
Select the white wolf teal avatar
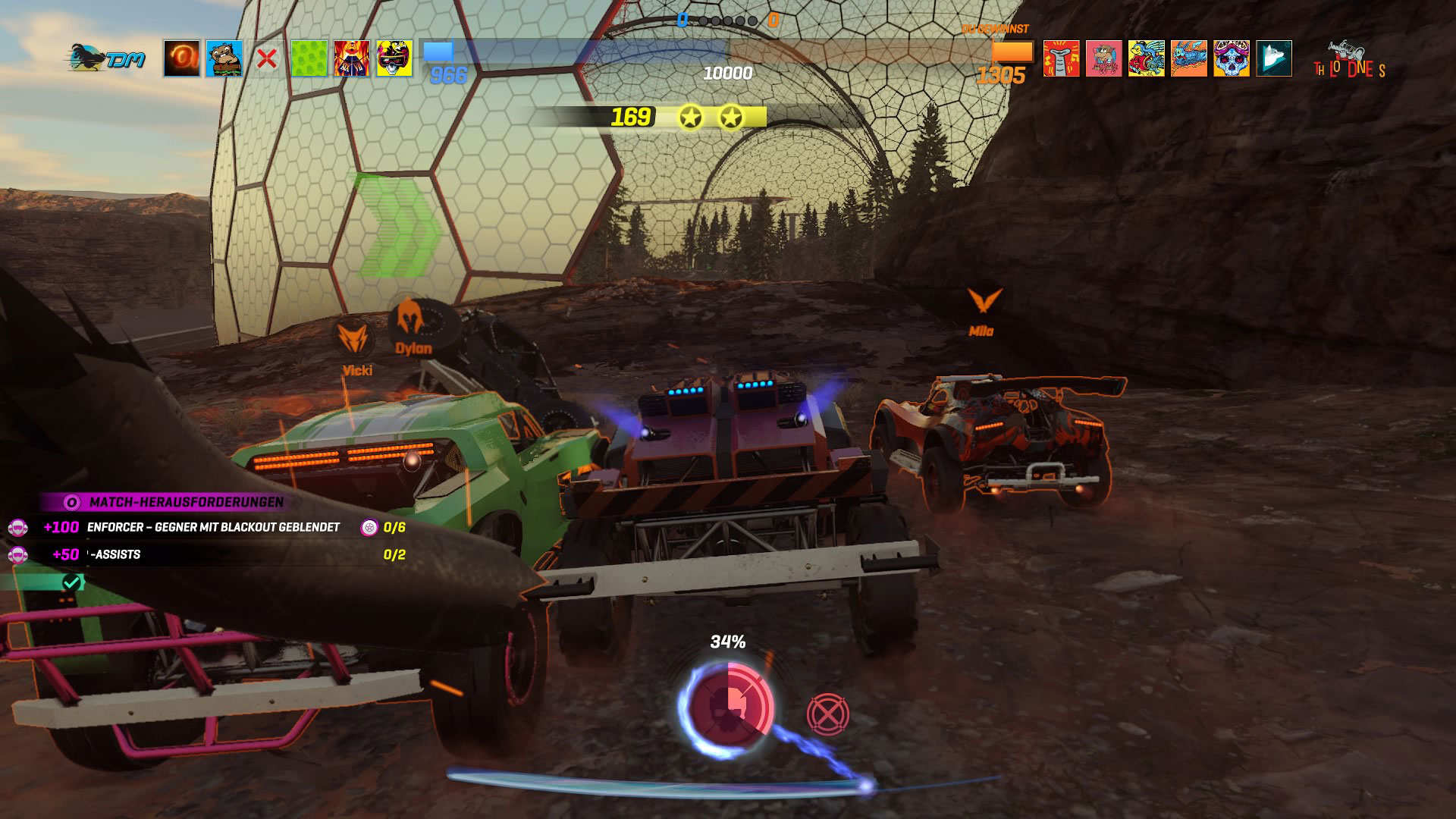(x=1274, y=58)
